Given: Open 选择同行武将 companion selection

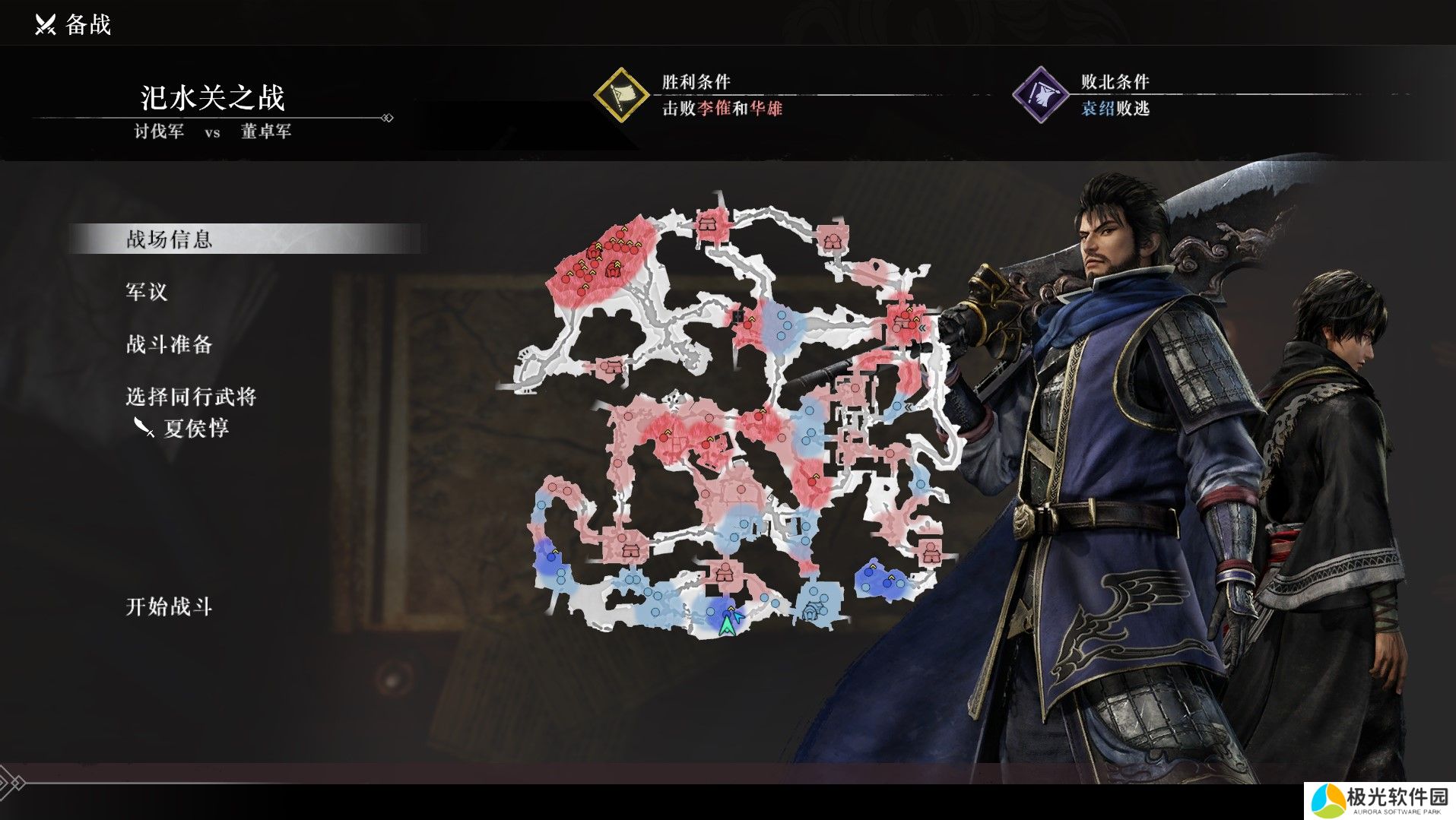Looking at the screenshot, I should click(191, 397).
